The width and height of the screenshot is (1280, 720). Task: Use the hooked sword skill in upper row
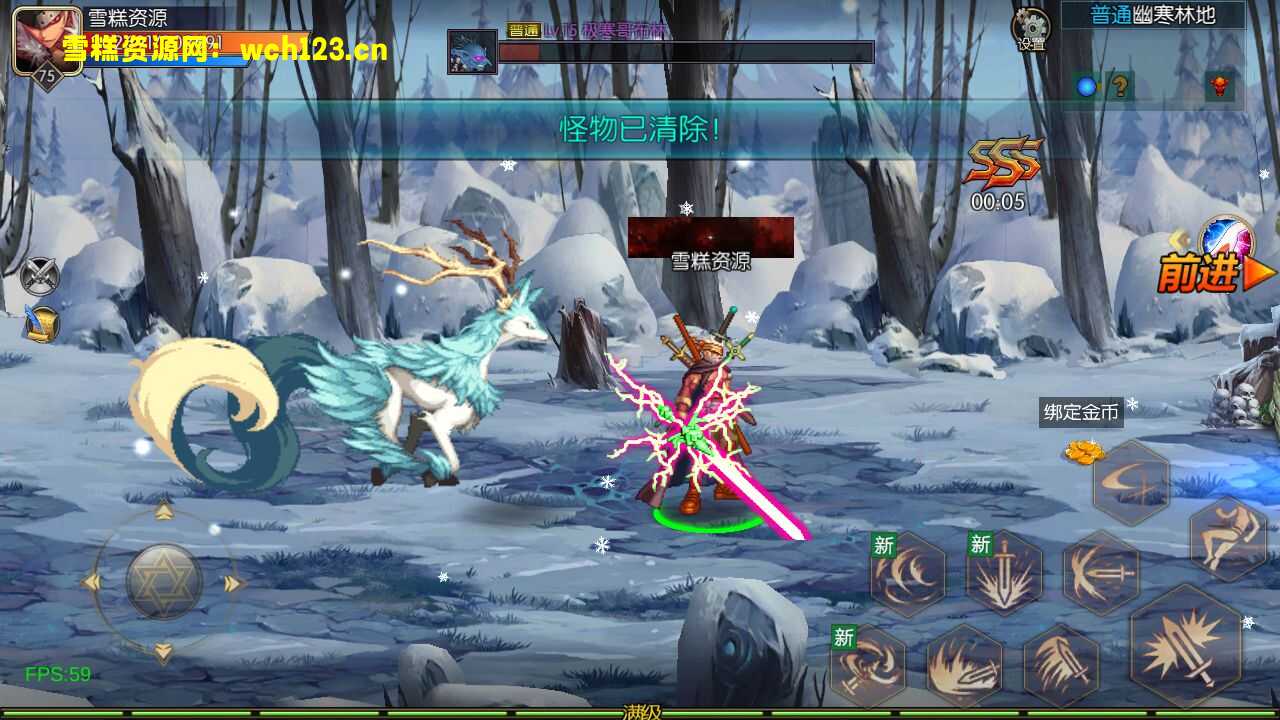pos(1102,572)
